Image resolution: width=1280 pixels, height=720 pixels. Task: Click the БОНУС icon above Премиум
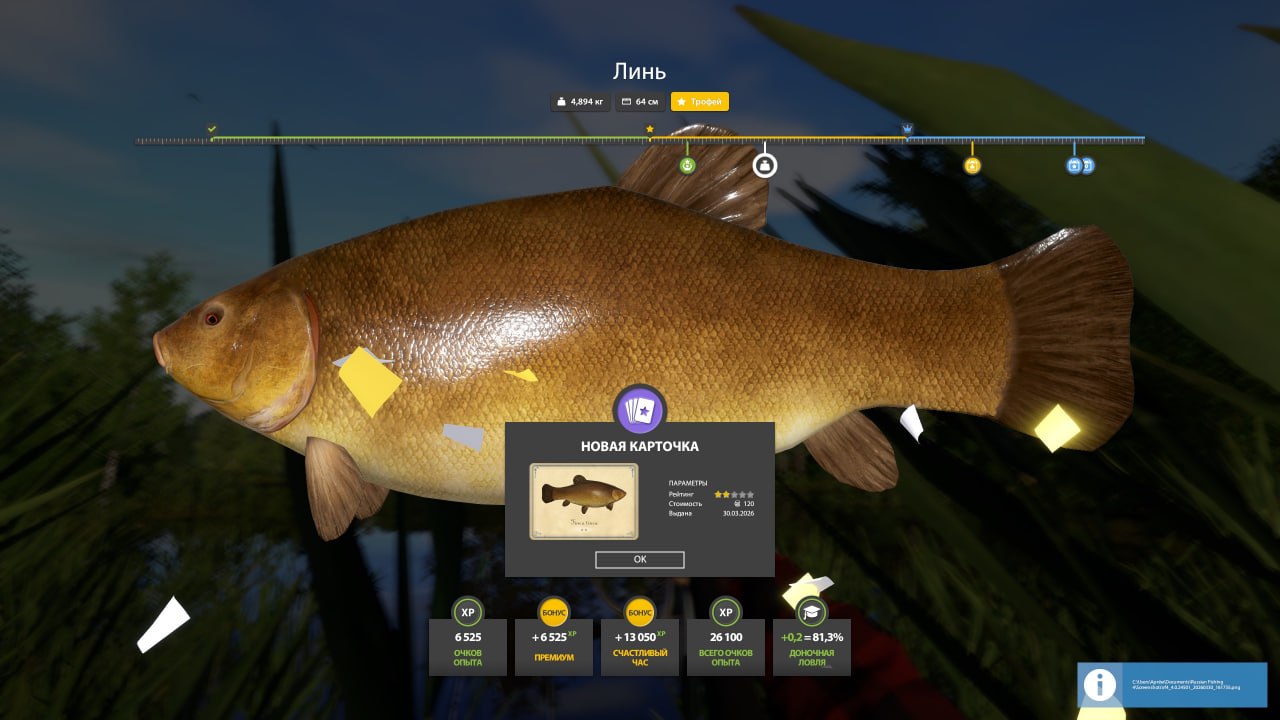[x=553, y=613]
